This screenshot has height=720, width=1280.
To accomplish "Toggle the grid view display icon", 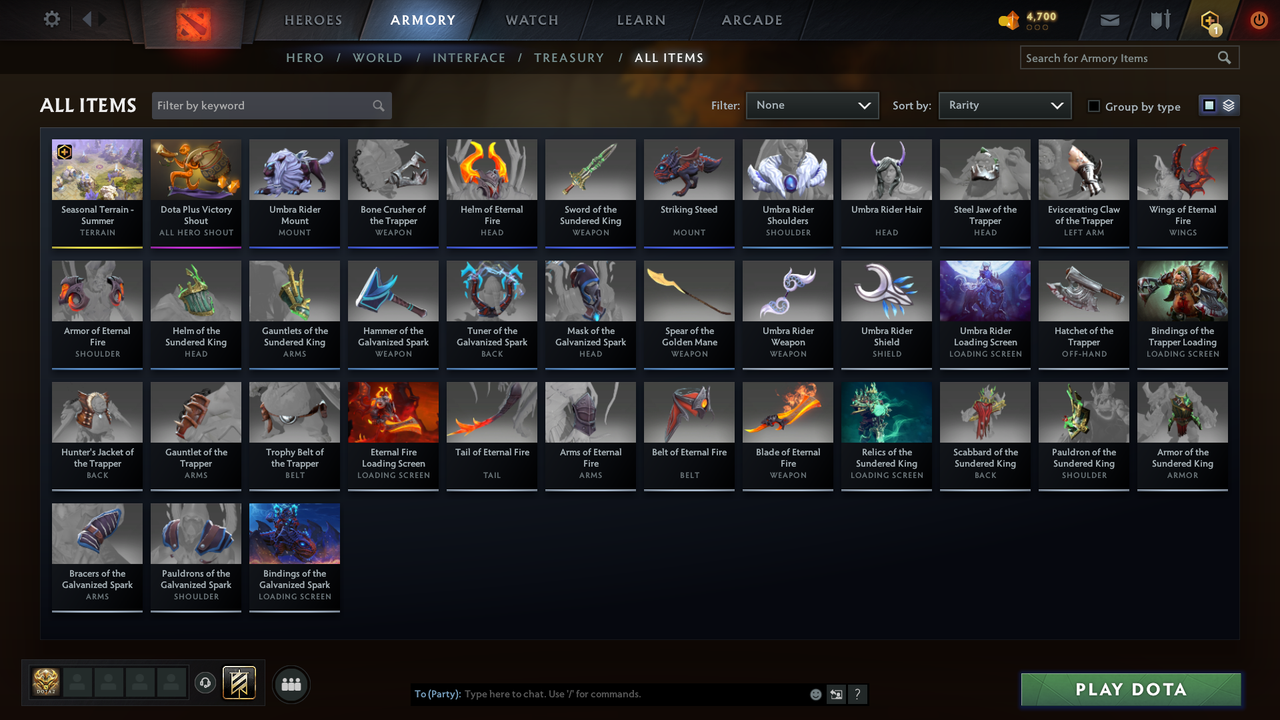I will pyautogui.click(x=1210, y=104).
